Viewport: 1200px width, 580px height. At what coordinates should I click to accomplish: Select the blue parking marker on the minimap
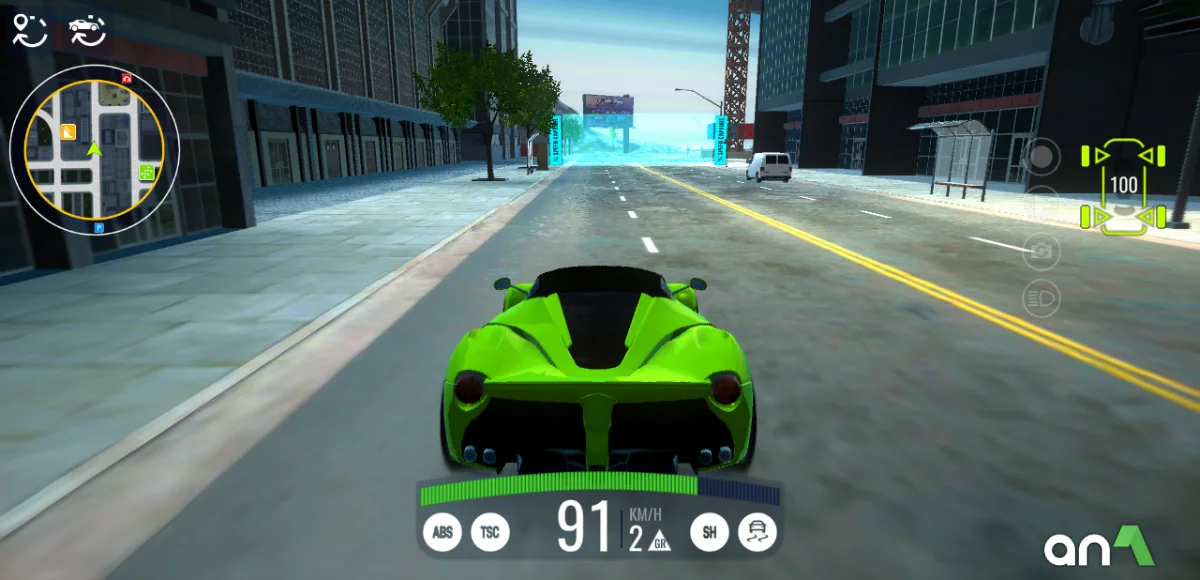coord(99,229)
